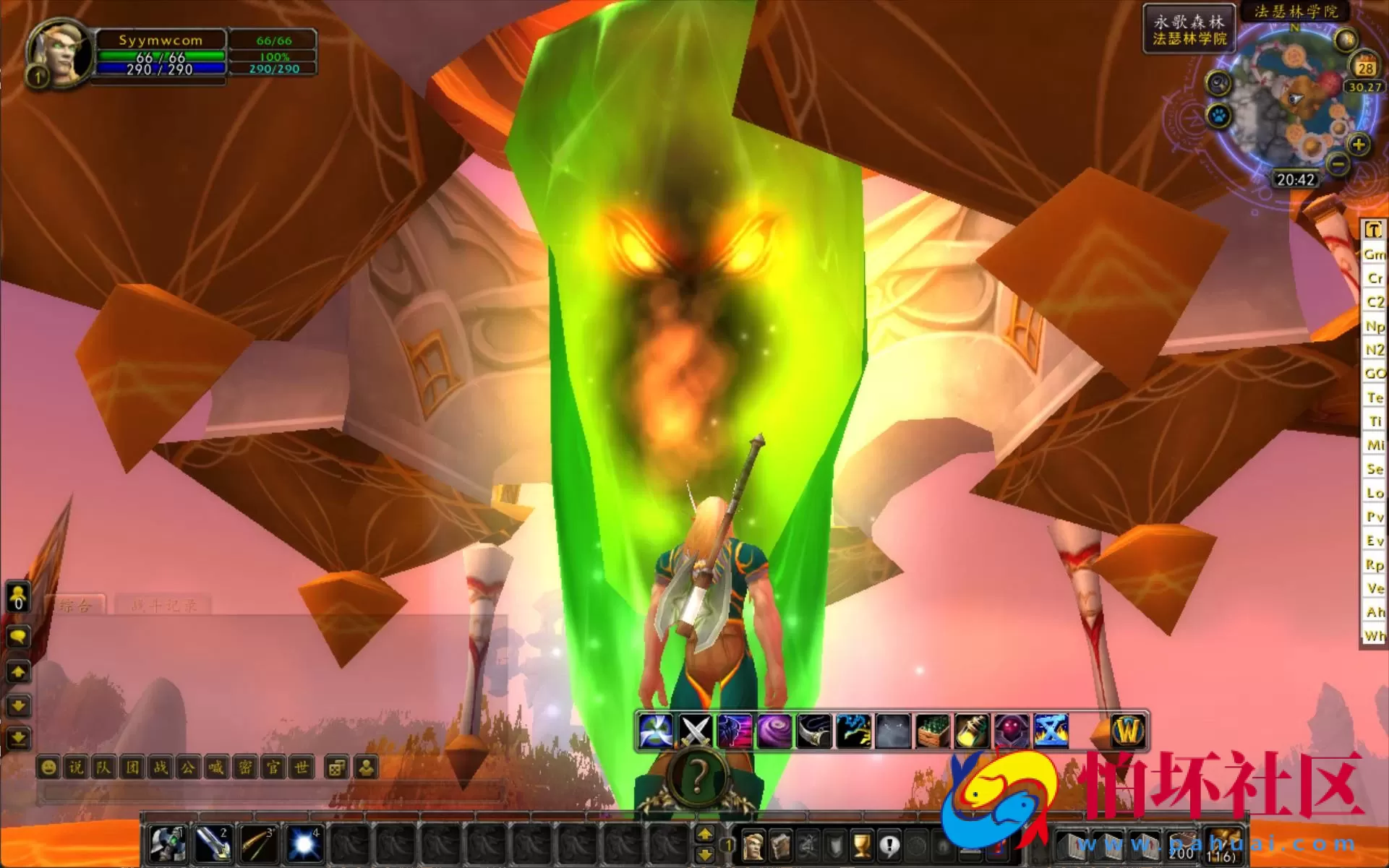Viewport: 1389px width, 868px height.
Task: Activate the purple Slice and Dice swirl ability
Action: pyautogui.click(x=772, y=730)
